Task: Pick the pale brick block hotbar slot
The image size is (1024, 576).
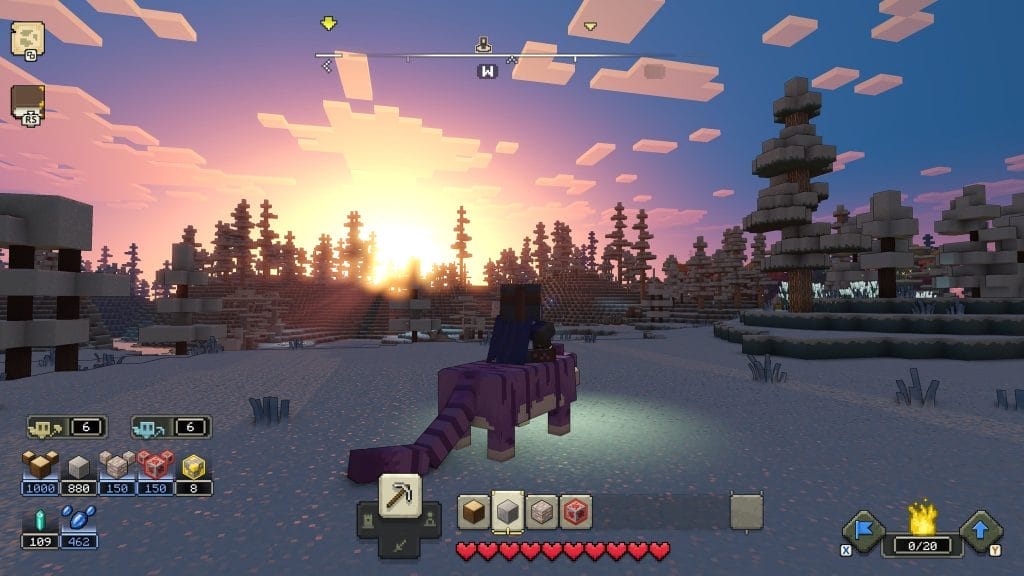Action: (x=542, y=511)
